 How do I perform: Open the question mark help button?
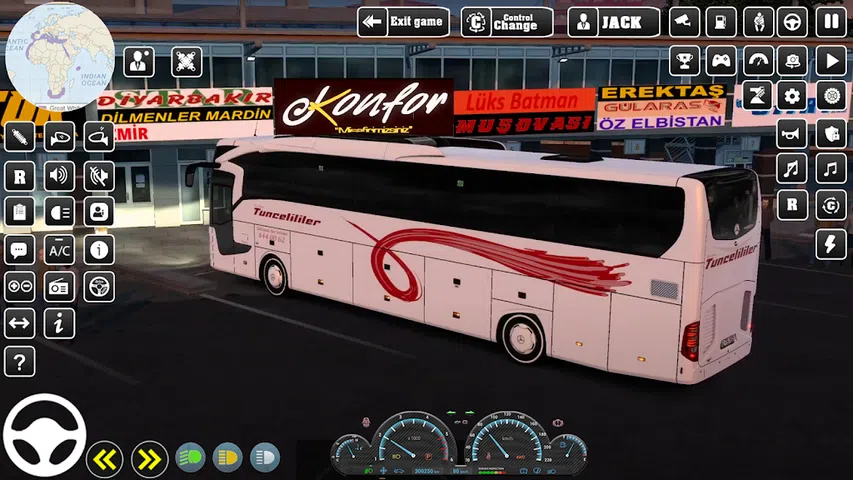tap(20, 361)
